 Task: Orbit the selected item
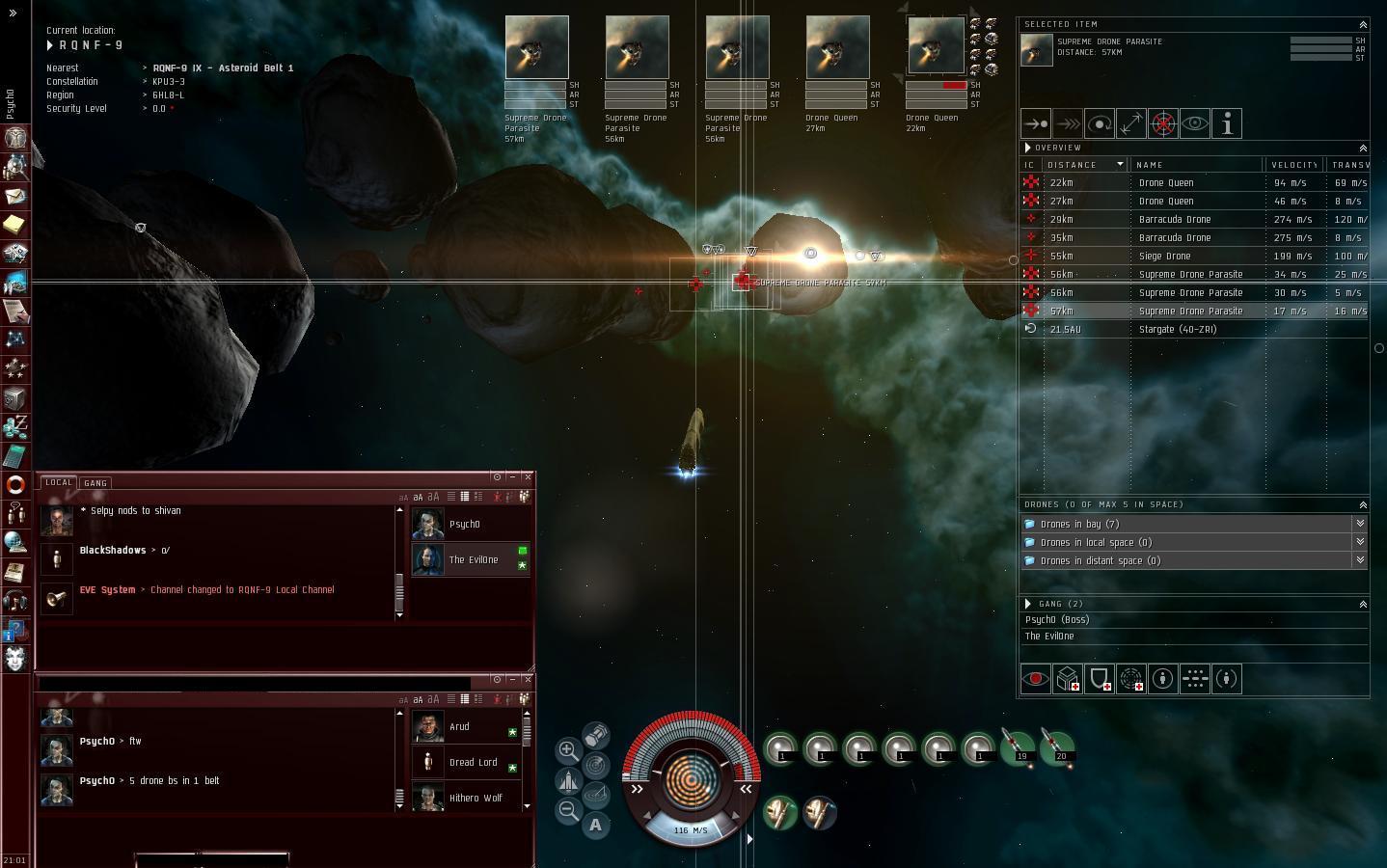click(x=1100, y=123)
